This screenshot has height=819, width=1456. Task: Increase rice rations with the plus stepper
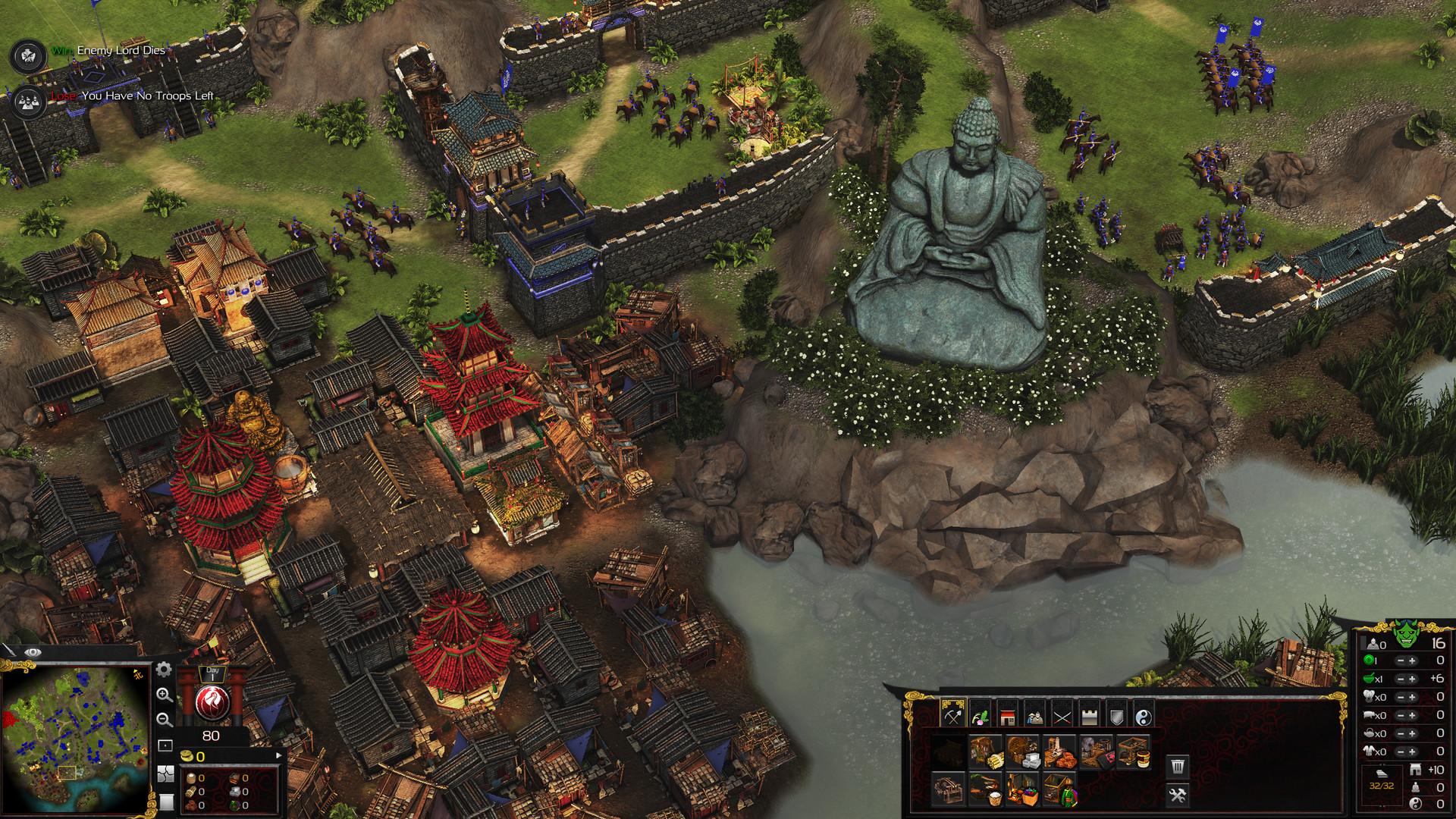click(1412, 679)
